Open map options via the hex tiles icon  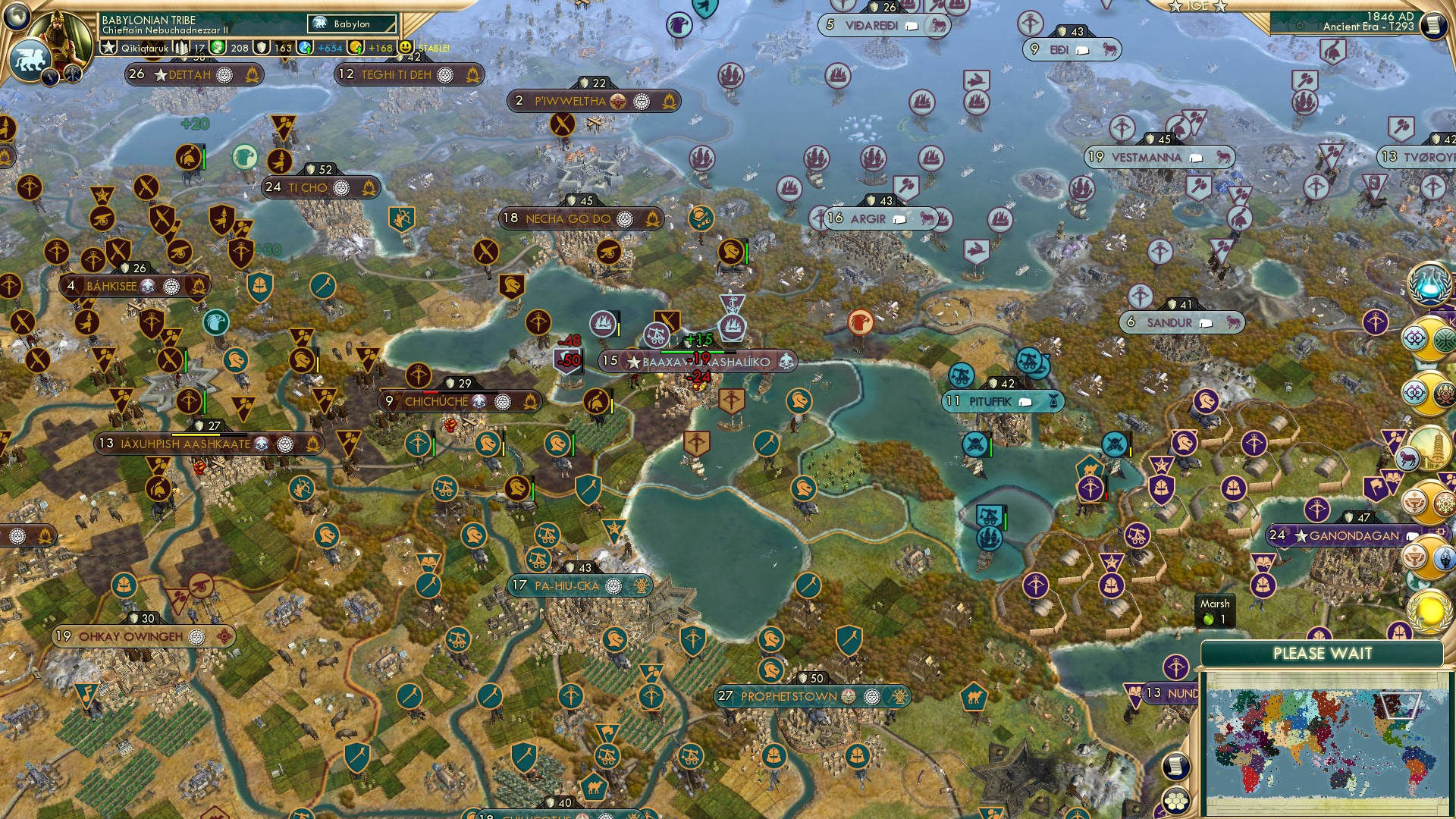coord(1176,801)
